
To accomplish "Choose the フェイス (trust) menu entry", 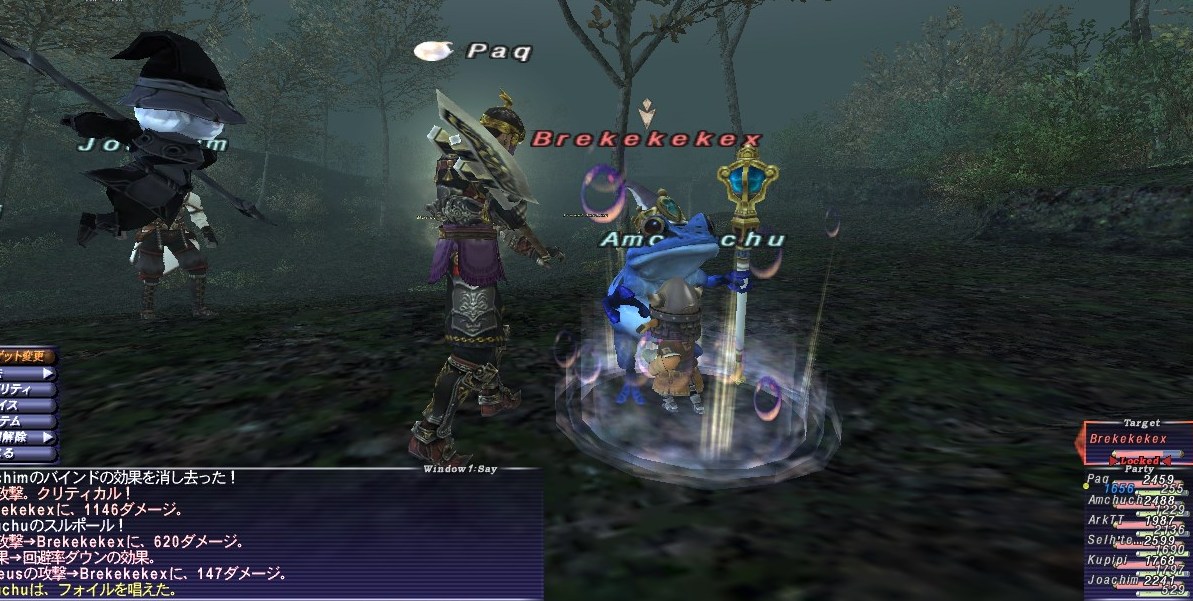I will point(27,405).
